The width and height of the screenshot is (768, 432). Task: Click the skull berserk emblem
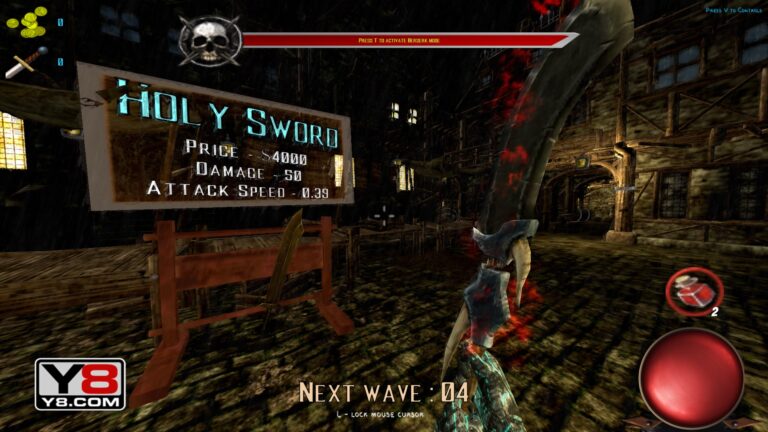(x=209, y=40)
